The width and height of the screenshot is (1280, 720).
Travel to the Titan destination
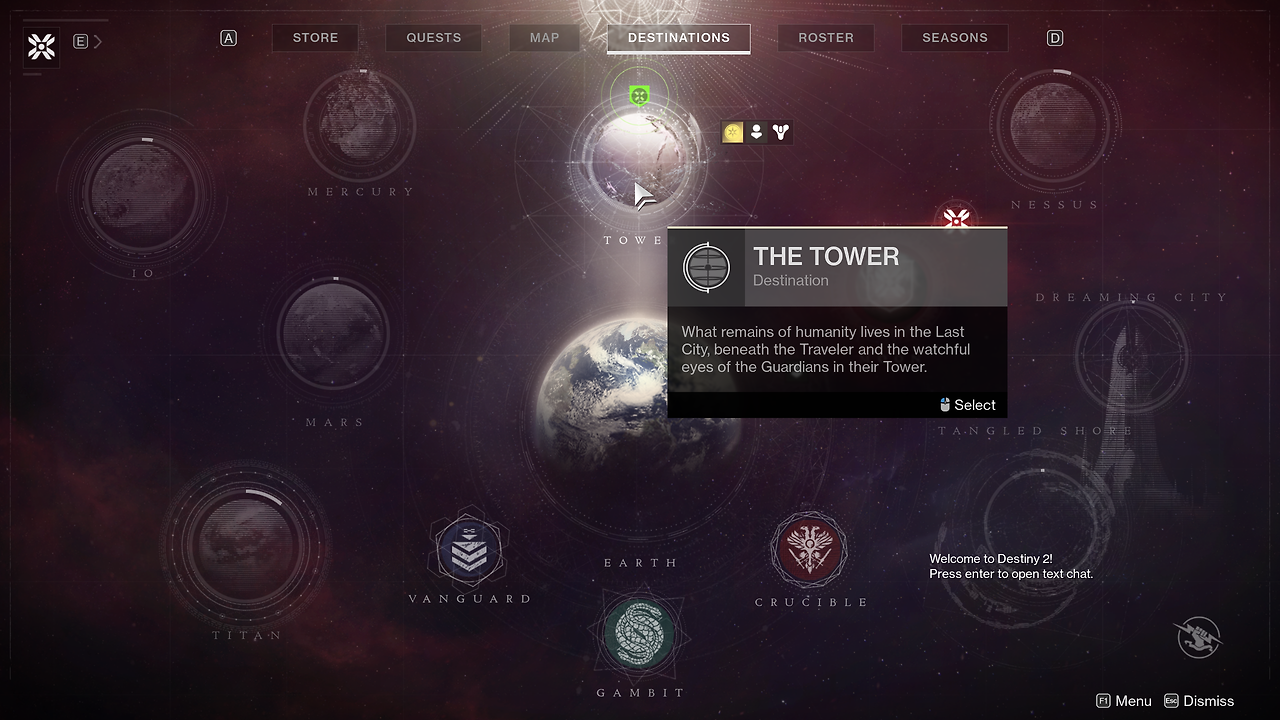pyautogui.click(x=246, y=543)
